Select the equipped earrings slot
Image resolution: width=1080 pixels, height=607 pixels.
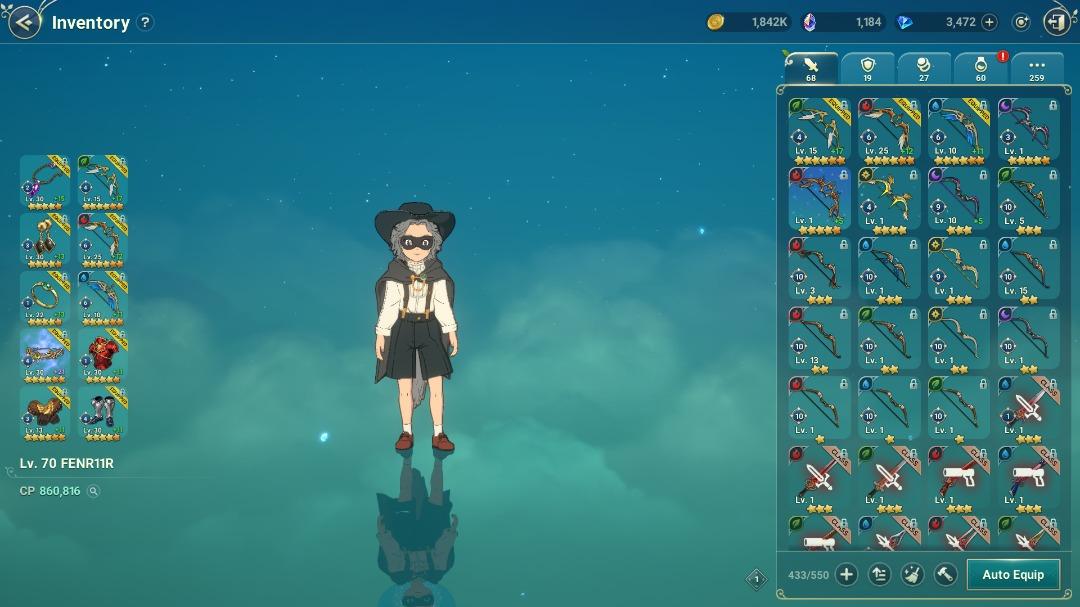point(45,238)
